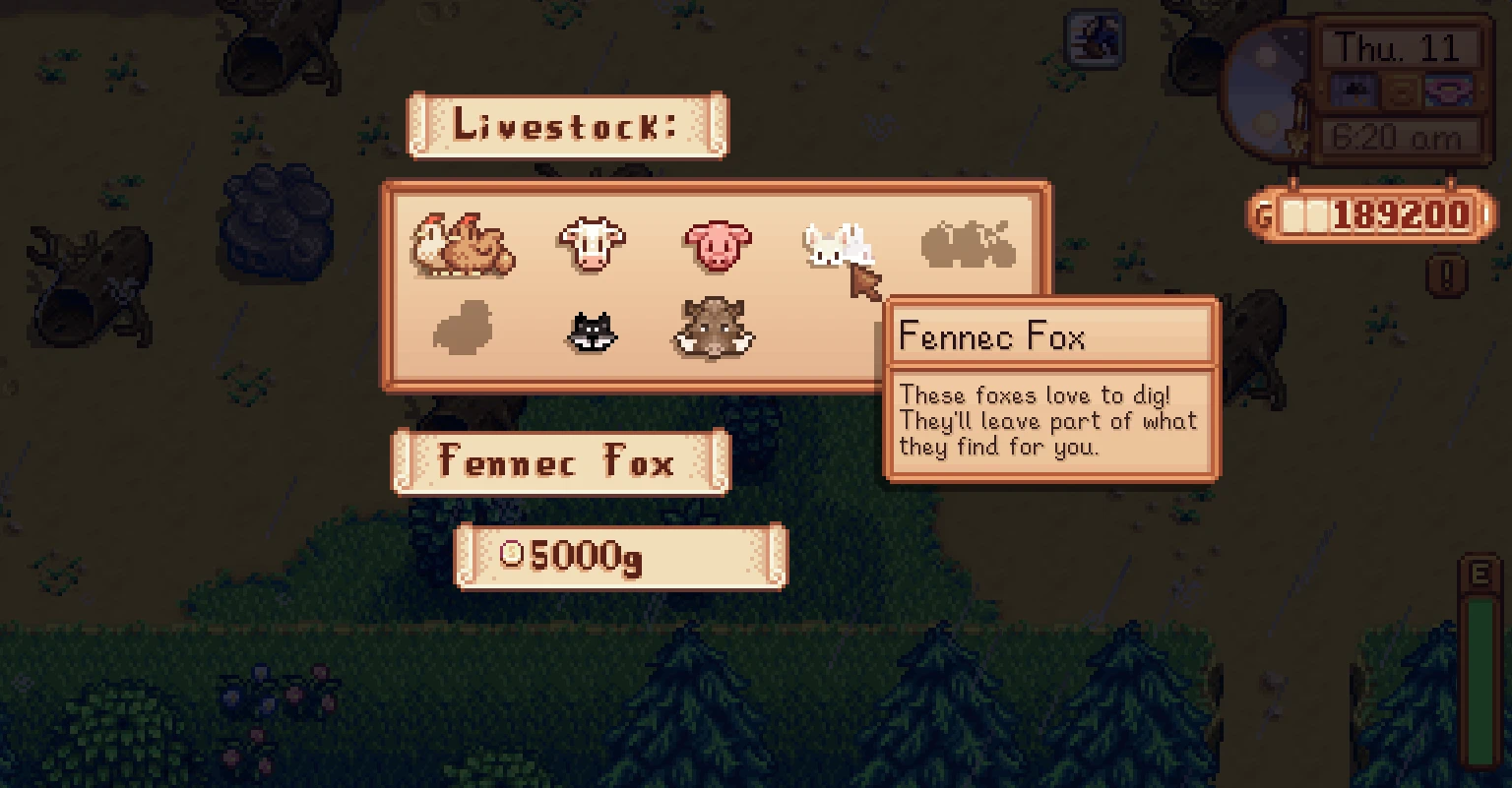
Task: Click the grayed duckling silhouette bottom left
Action: click(463, 330)
